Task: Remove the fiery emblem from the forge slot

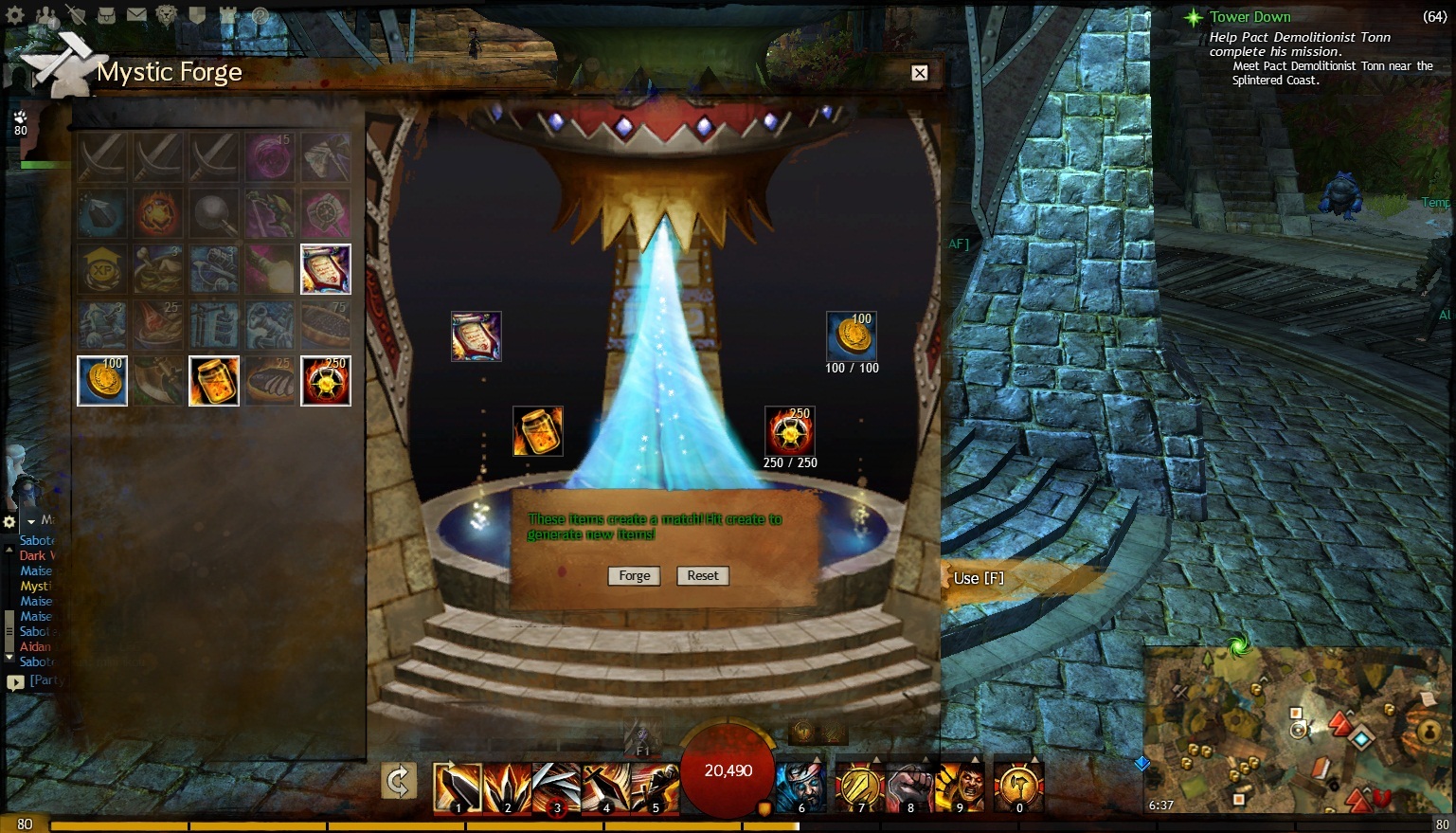Action: click(790, 431)
